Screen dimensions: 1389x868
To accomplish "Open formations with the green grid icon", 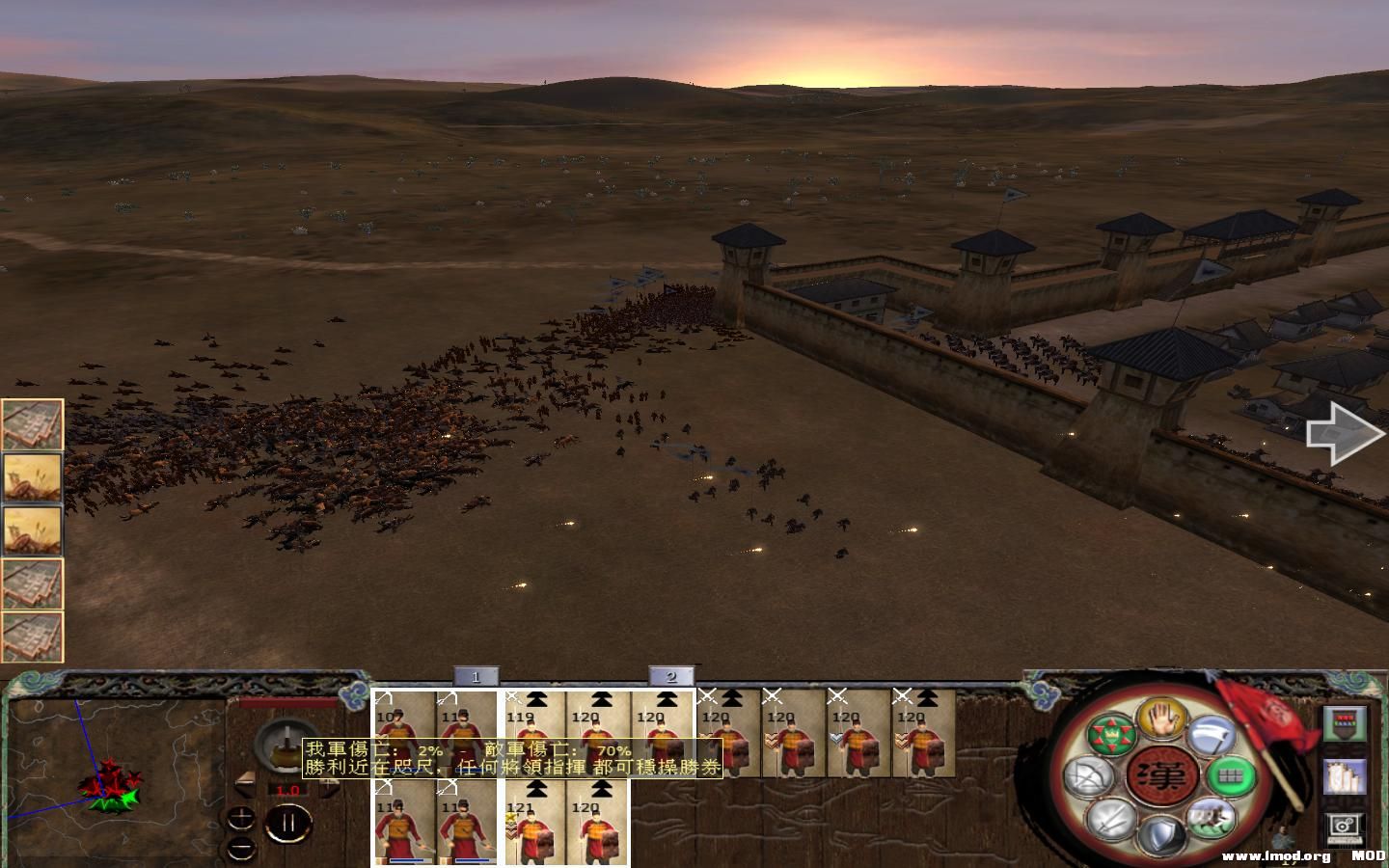I will point(1228,776).
